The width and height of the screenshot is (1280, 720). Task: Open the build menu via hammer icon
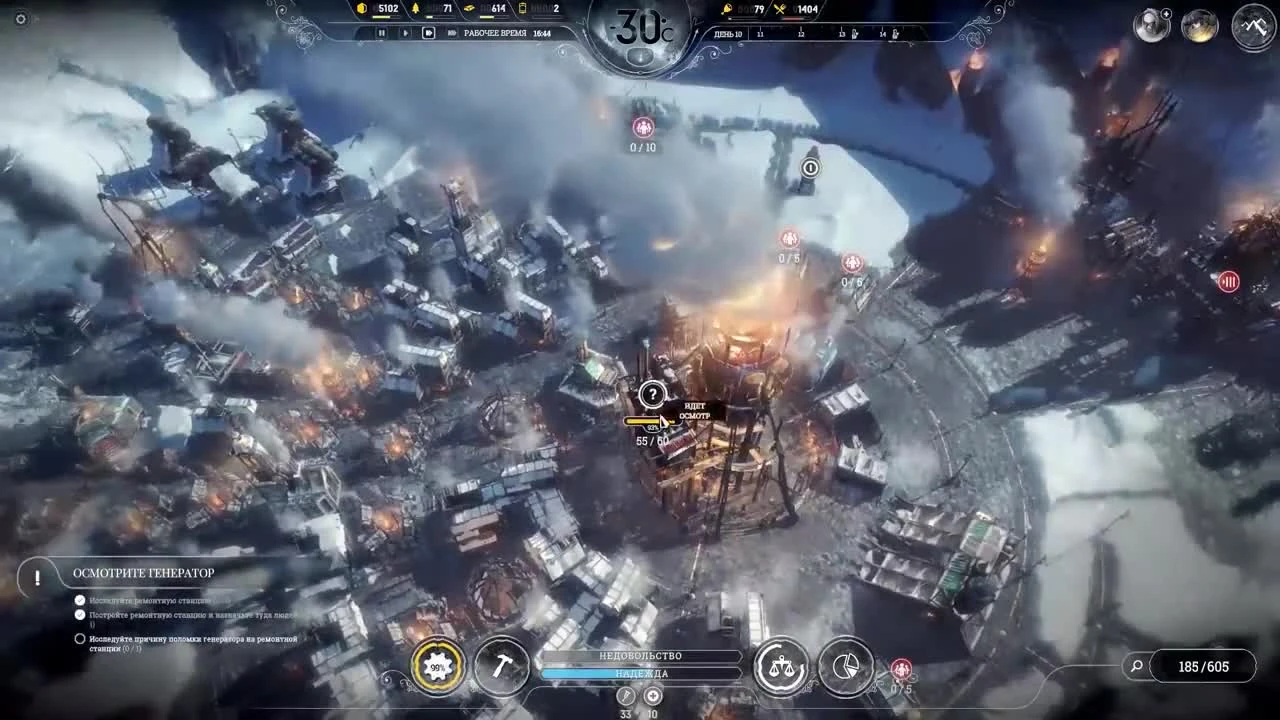click(503, 666)
